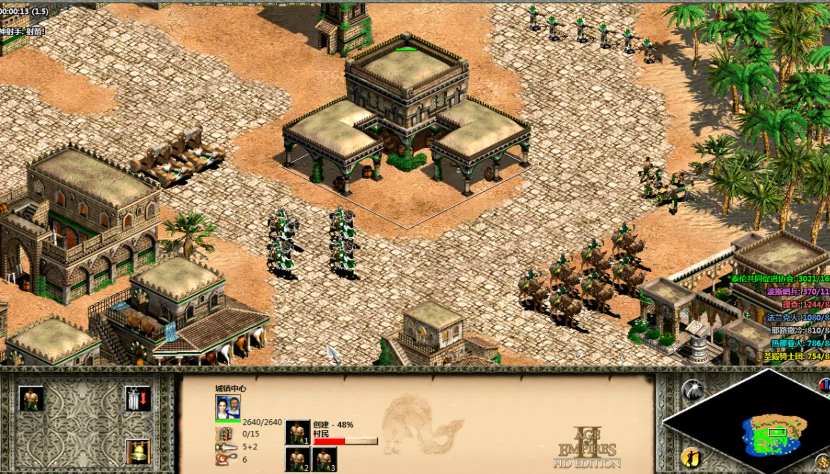Viewport: 830px width, 474px height.
Task: Select the Town Center portrait
Action: click(228, 407)
